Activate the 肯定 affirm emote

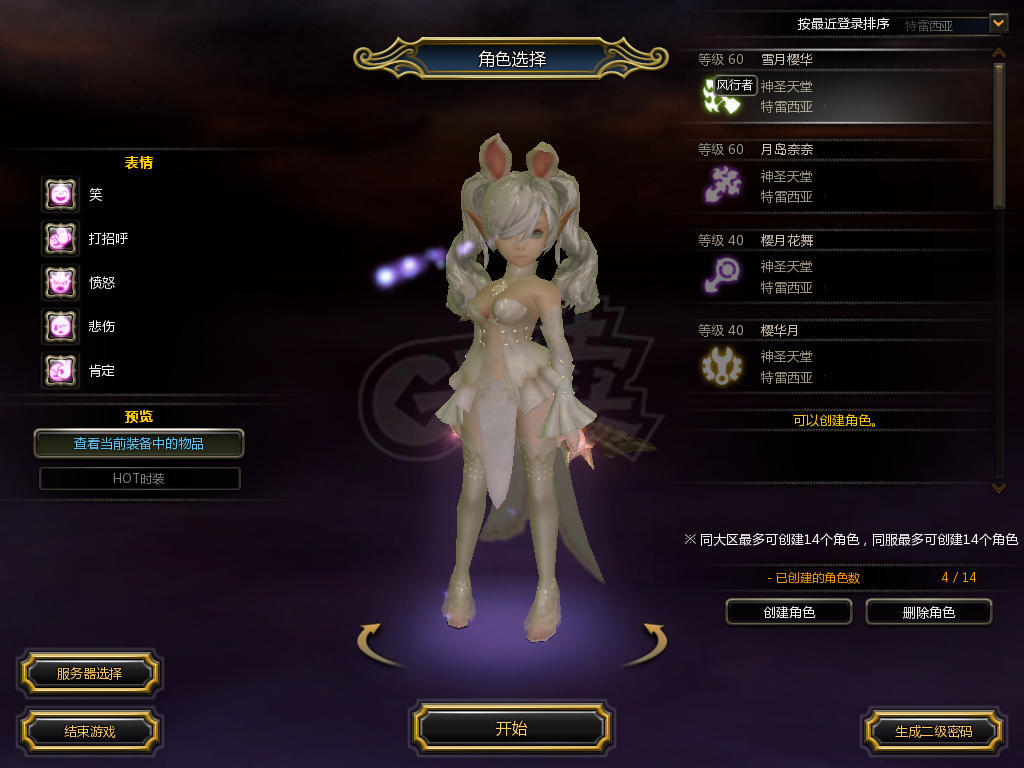(x=60, y=370)
